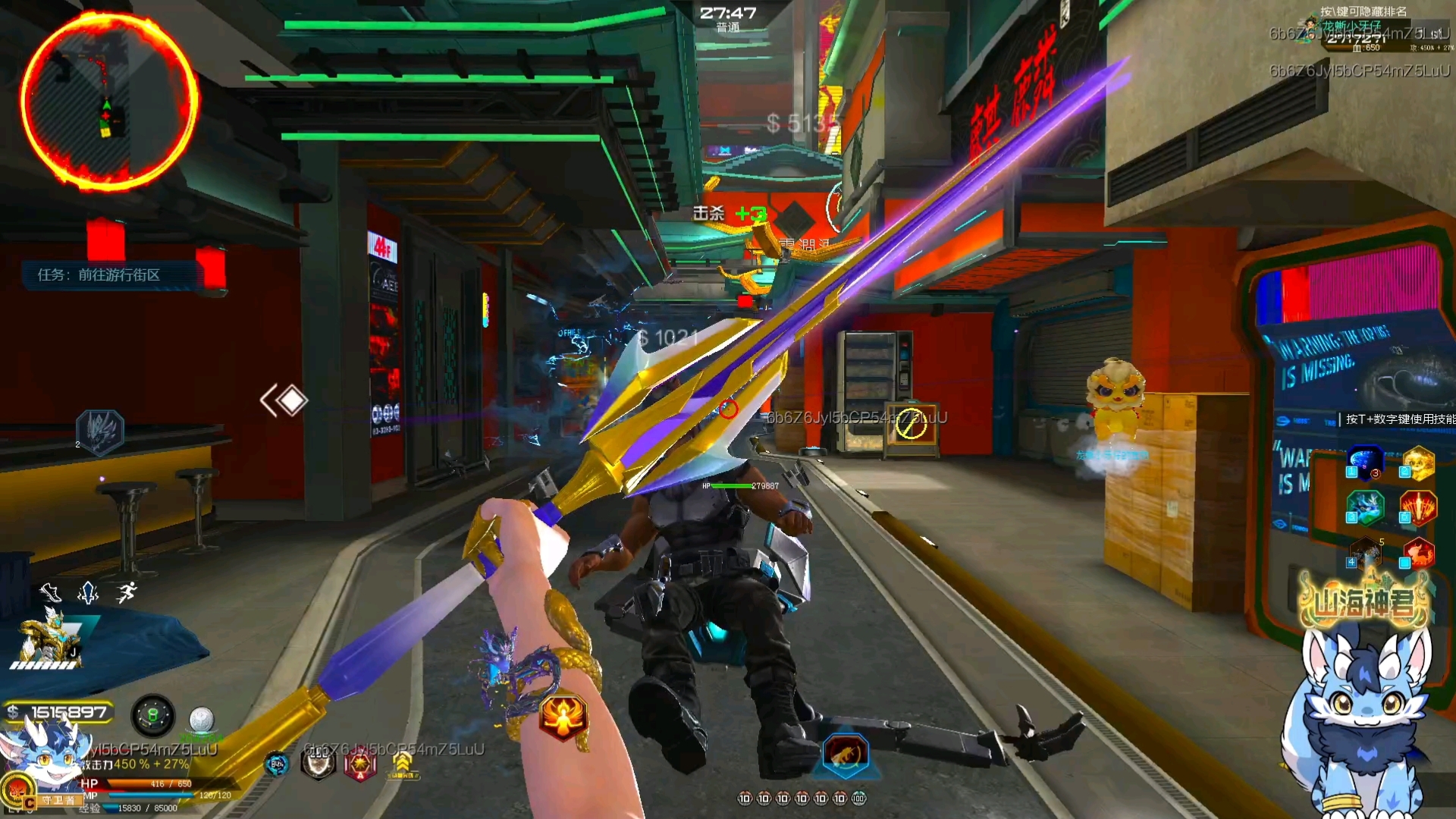Screen dimensions: 1456x819
Task: Select the dark hexagon skill numbered four
Action: (1365, 554)
